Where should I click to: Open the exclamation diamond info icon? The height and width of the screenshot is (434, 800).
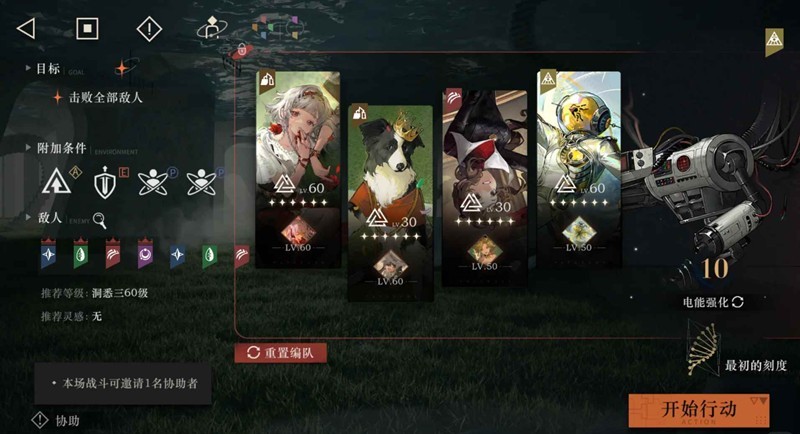click(148, 28)
